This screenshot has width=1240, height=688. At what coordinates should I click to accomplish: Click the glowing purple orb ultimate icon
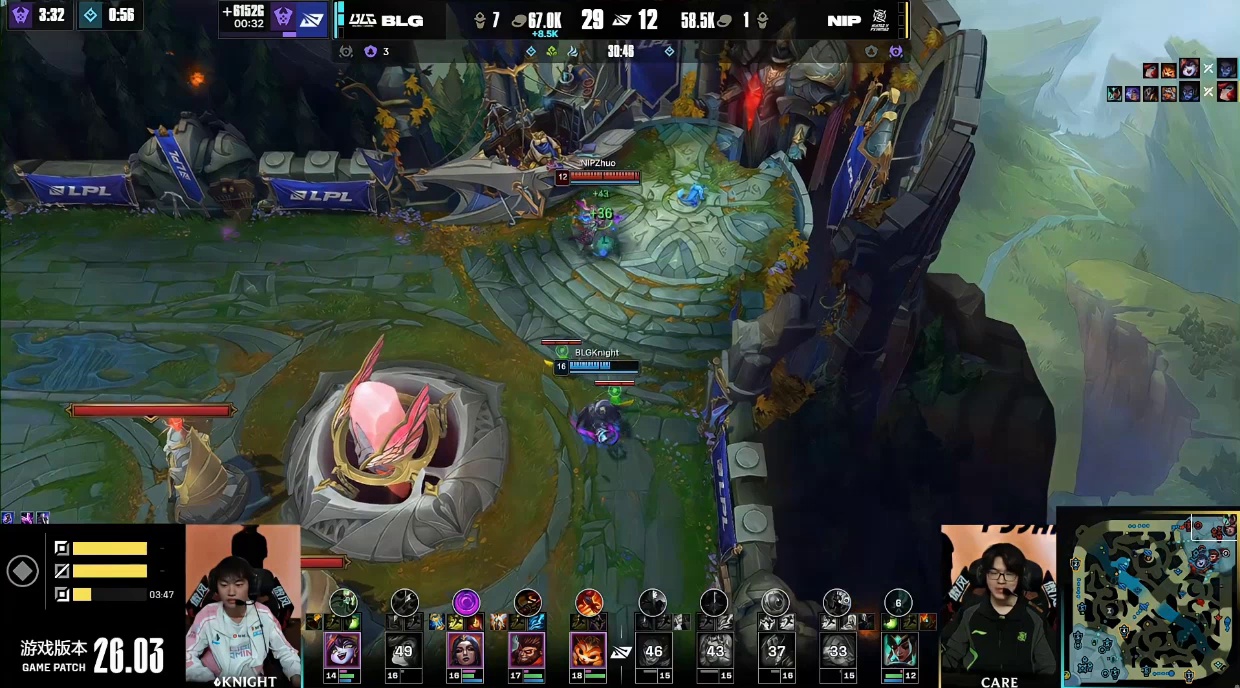466,602
